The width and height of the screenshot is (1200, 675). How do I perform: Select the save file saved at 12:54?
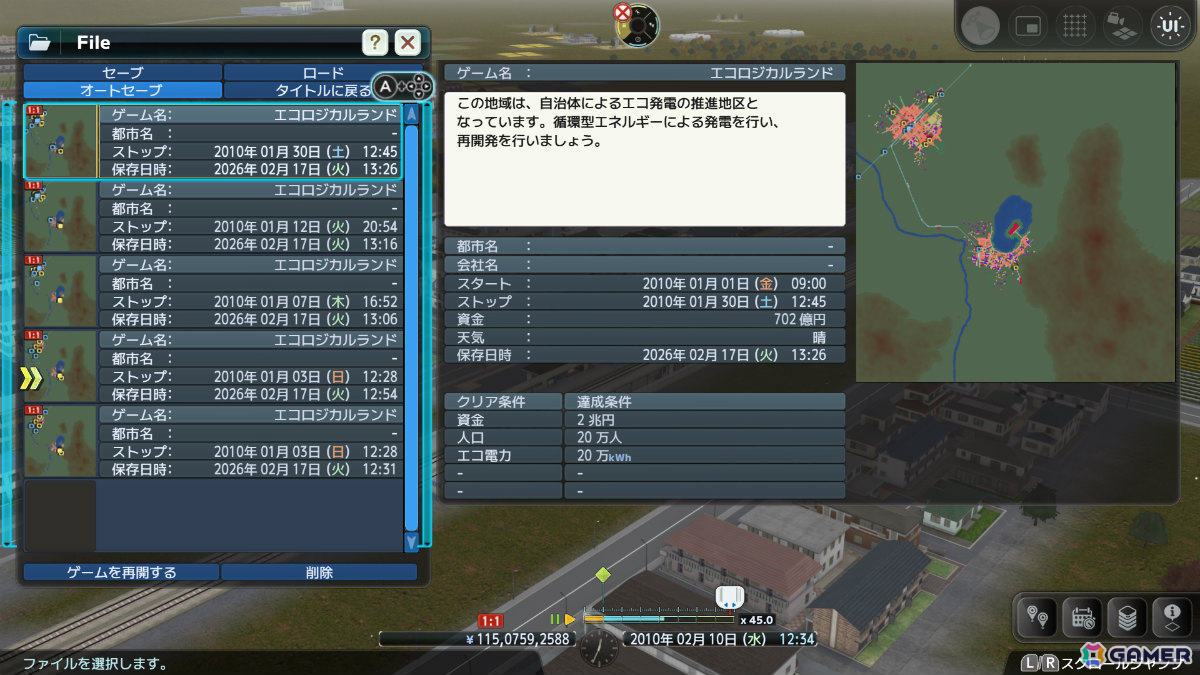click(250, 367)
